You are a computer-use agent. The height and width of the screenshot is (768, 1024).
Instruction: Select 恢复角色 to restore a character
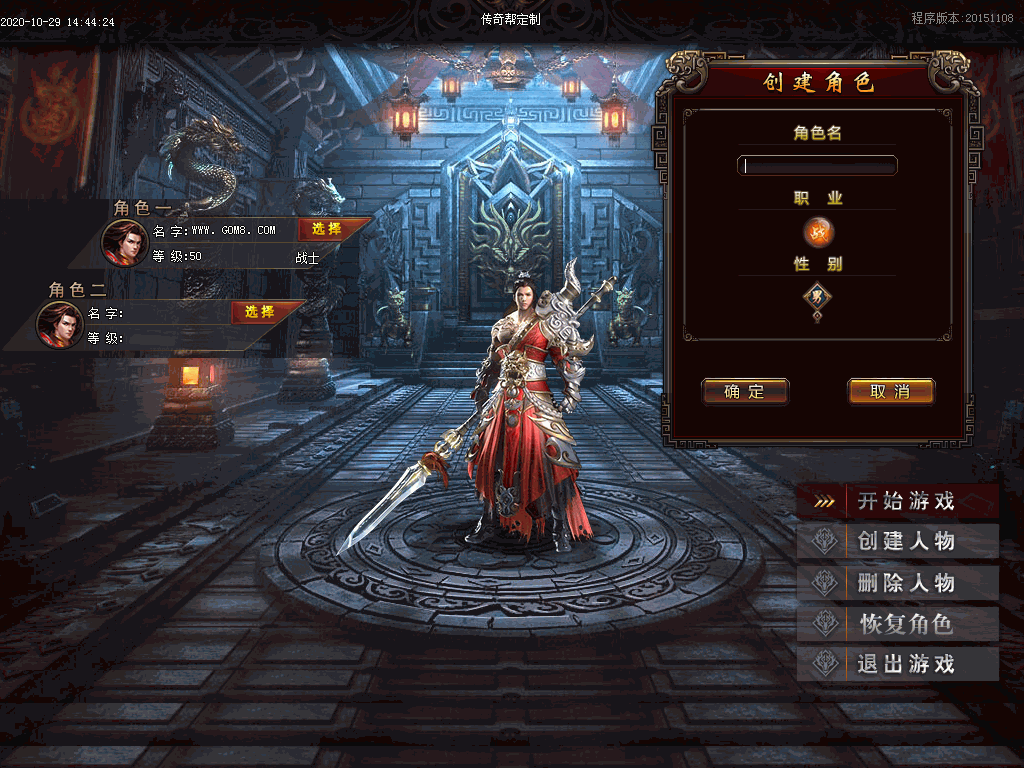(898, 624)
